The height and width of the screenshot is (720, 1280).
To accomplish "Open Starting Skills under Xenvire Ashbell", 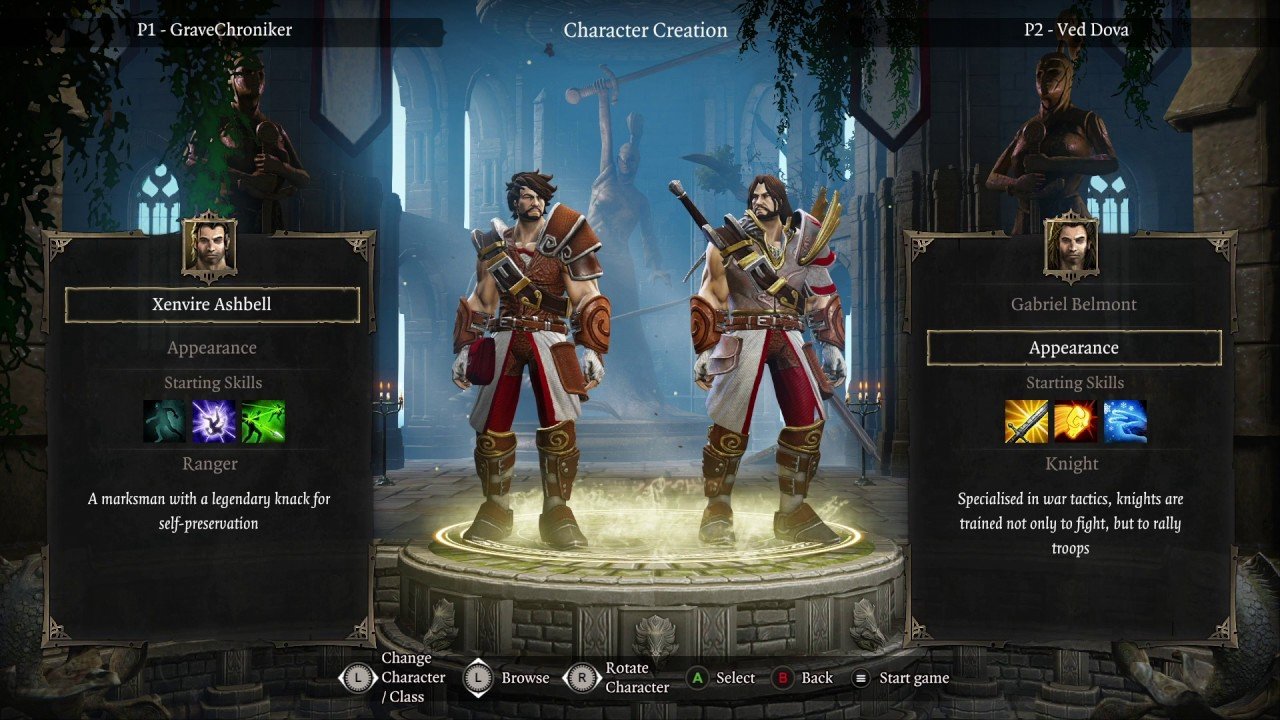I will pyautogui.click(x=212, y=383).
